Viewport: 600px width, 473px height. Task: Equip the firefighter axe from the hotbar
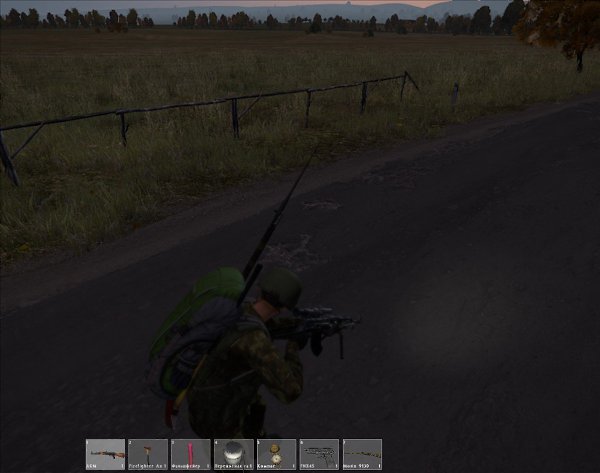[148, 454]
